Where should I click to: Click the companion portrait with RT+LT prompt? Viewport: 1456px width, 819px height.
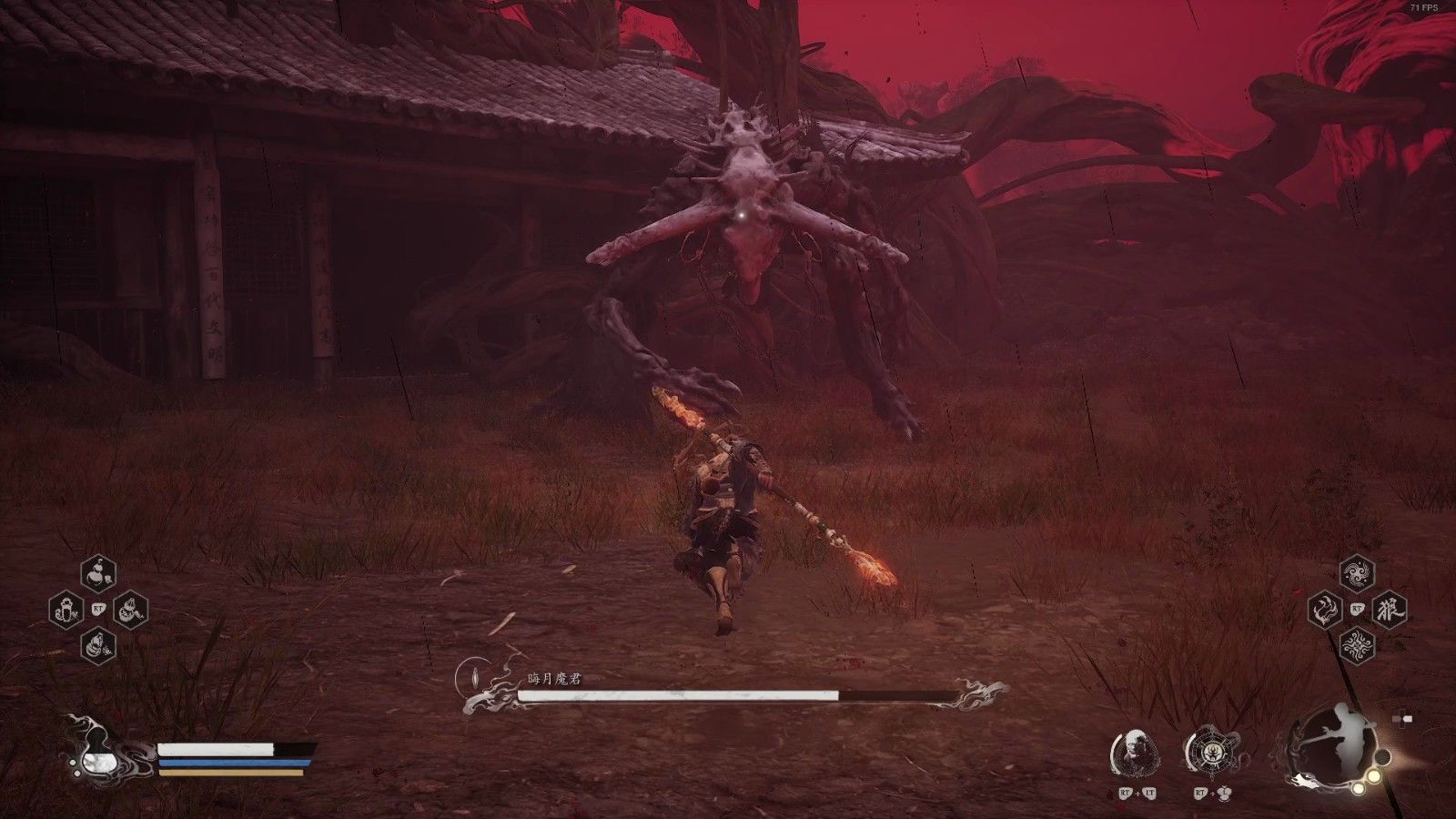point(1136,752)
